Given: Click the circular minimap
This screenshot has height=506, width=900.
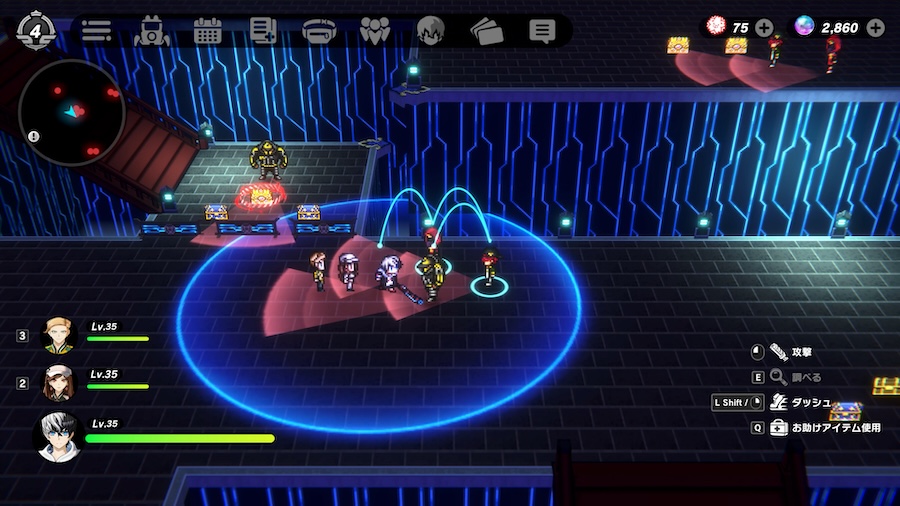Looking at the screenshot, I should [x=72, y=112].
